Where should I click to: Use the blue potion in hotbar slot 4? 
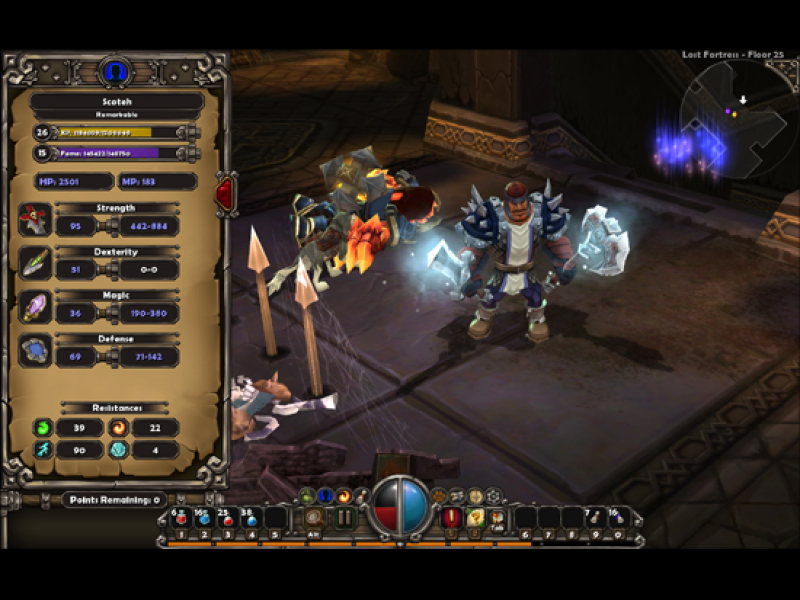249,518
